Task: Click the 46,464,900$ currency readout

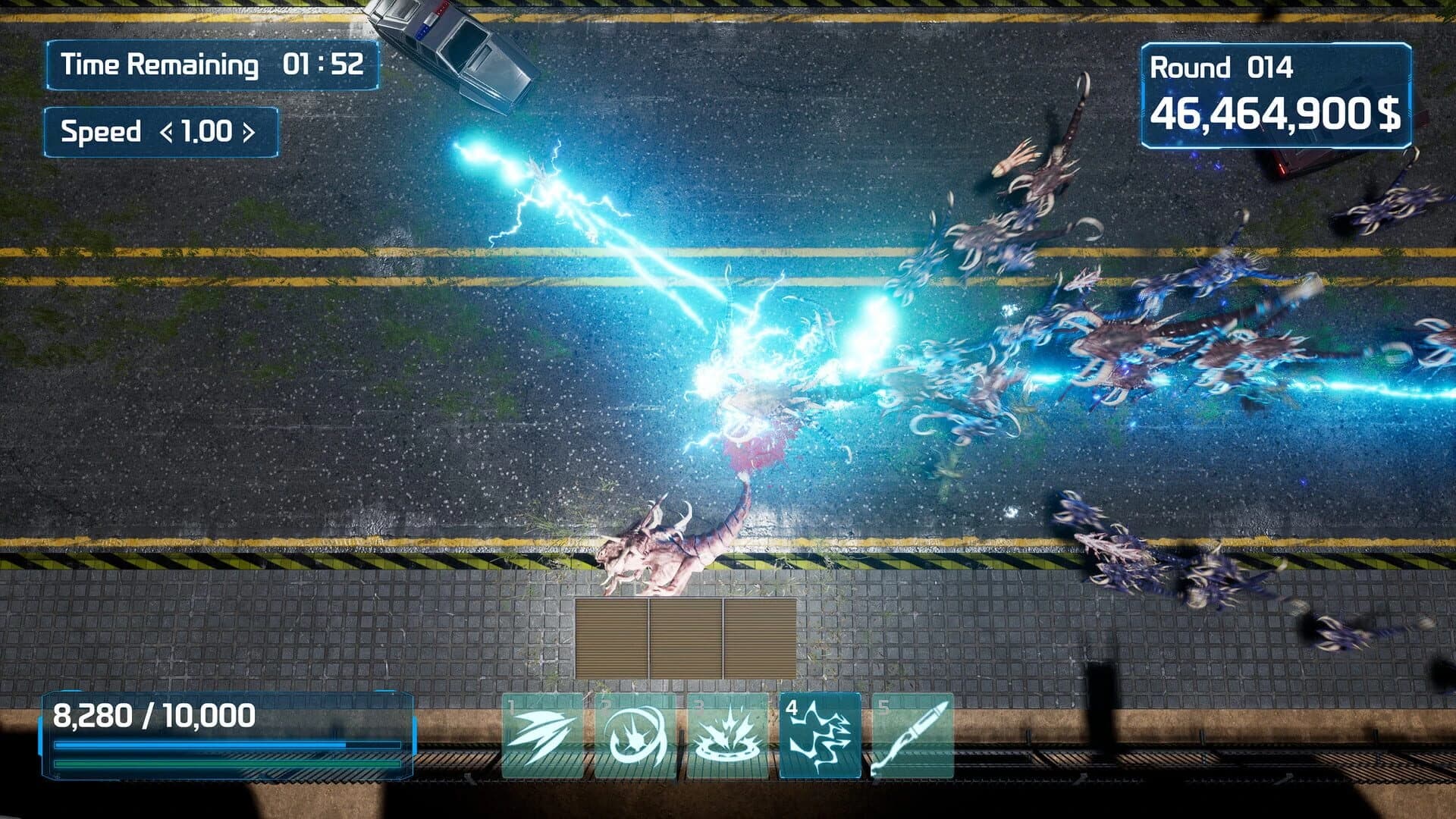Action: click(1274, 112)
